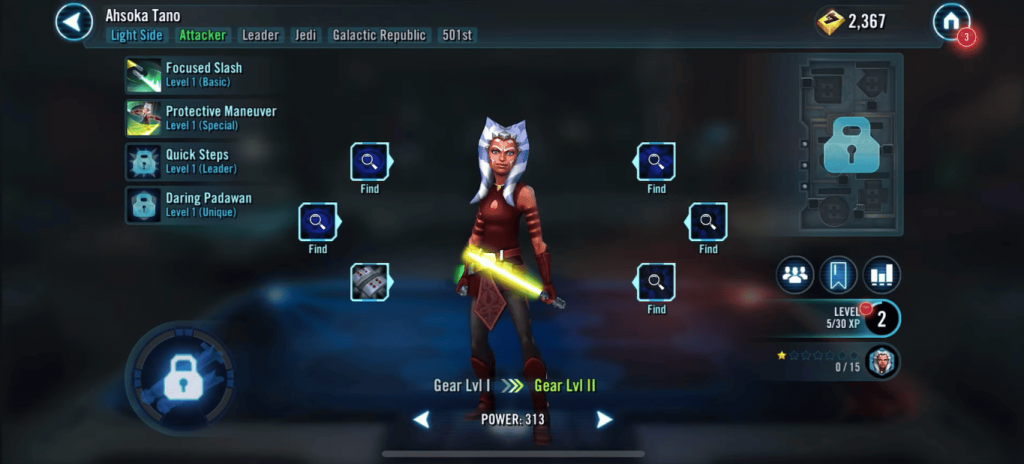Go back using the top-left arrow button
The height and width of the screenshot is (464, 1024).
coord(74,21)
